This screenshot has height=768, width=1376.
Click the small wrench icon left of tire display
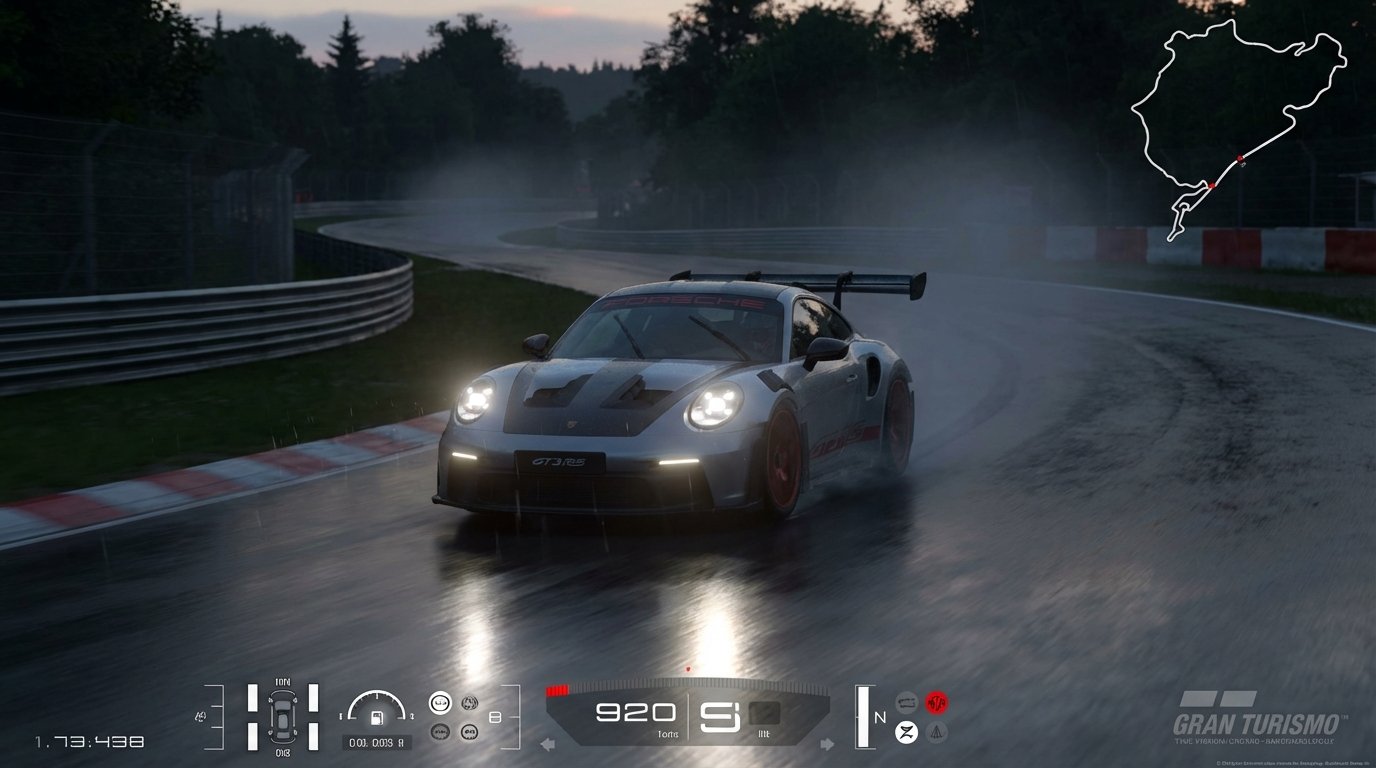pyautogui.click(x=200, y=717)
